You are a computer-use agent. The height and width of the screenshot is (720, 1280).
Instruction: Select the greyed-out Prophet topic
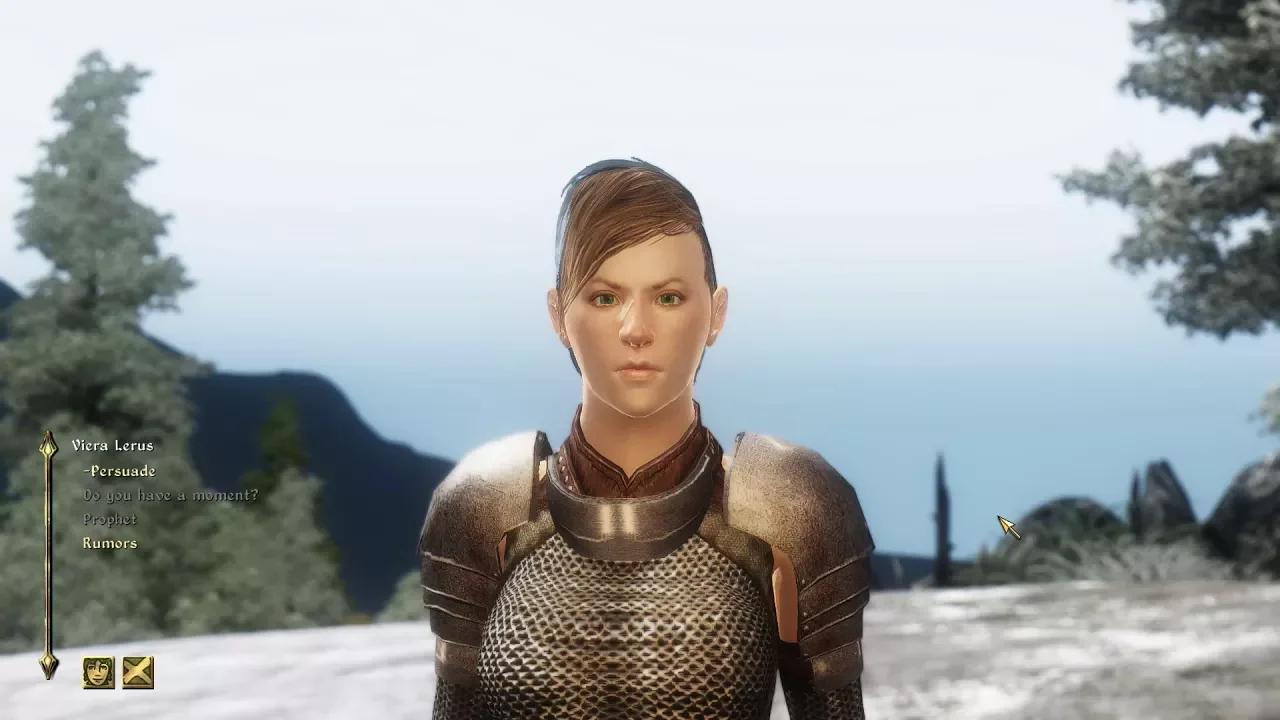pyautogui.click(x=110, y=518)
